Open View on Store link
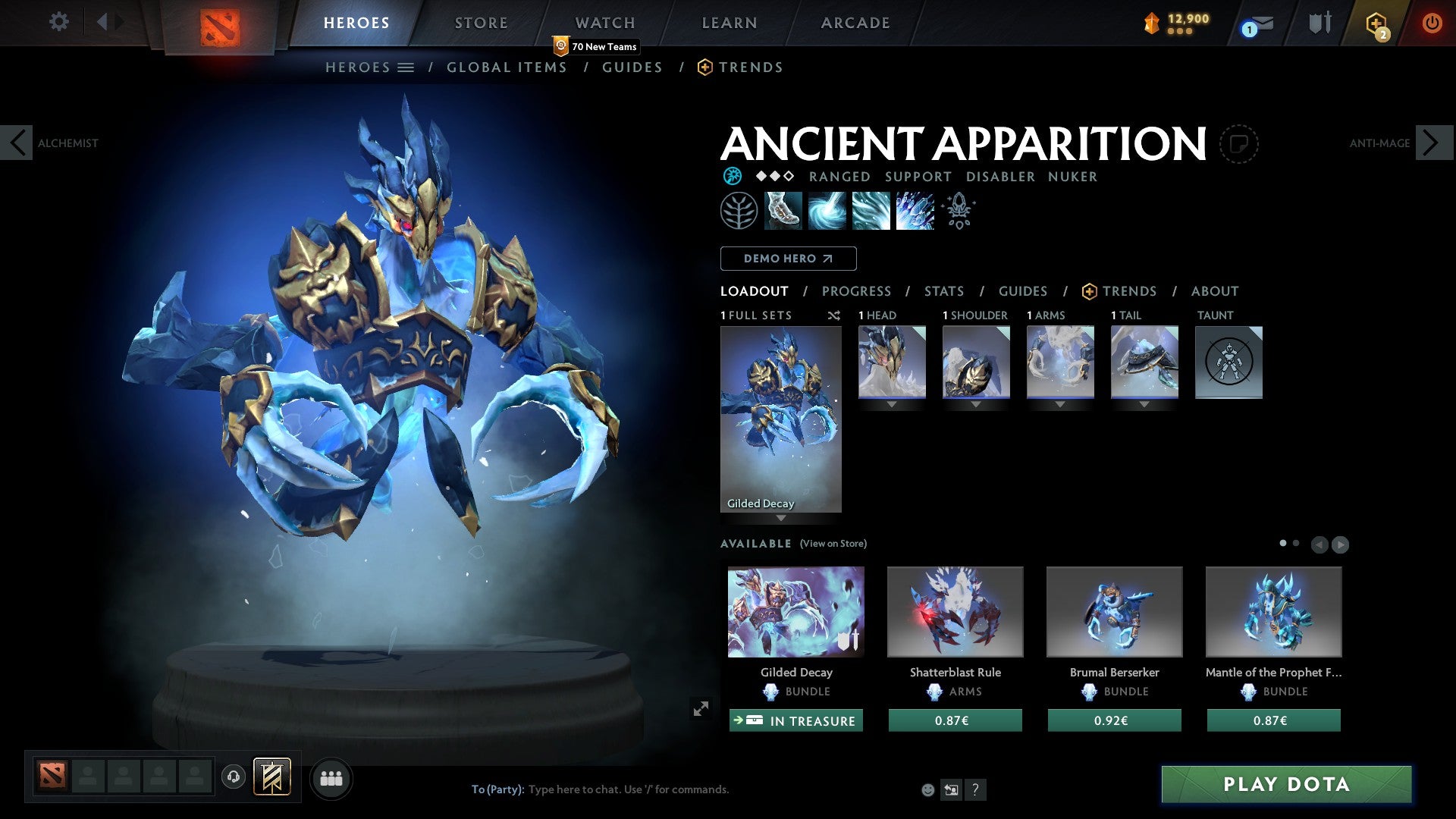 click(833, 544)
